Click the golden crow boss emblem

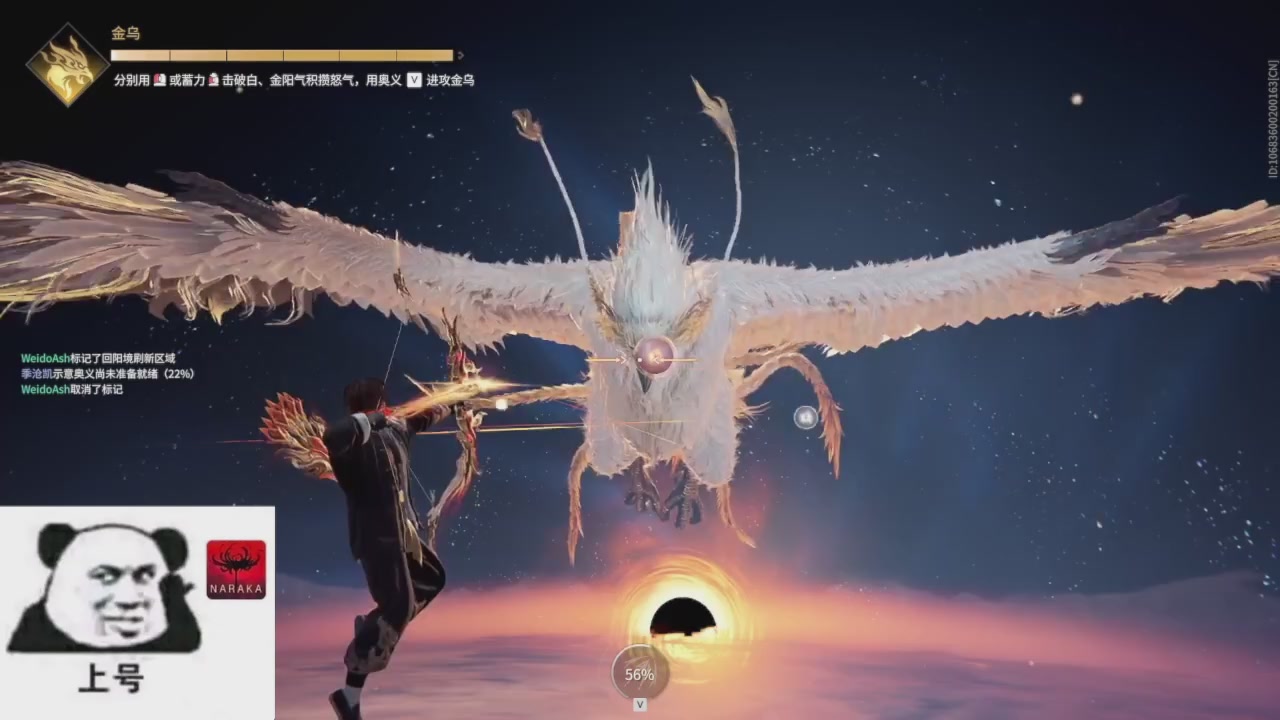(67, 66)
